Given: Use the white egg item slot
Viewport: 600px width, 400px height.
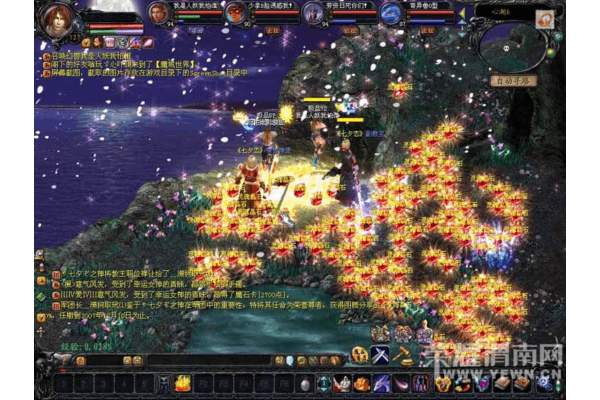Looking at the screenshot, I should click(x=305, y=383).
